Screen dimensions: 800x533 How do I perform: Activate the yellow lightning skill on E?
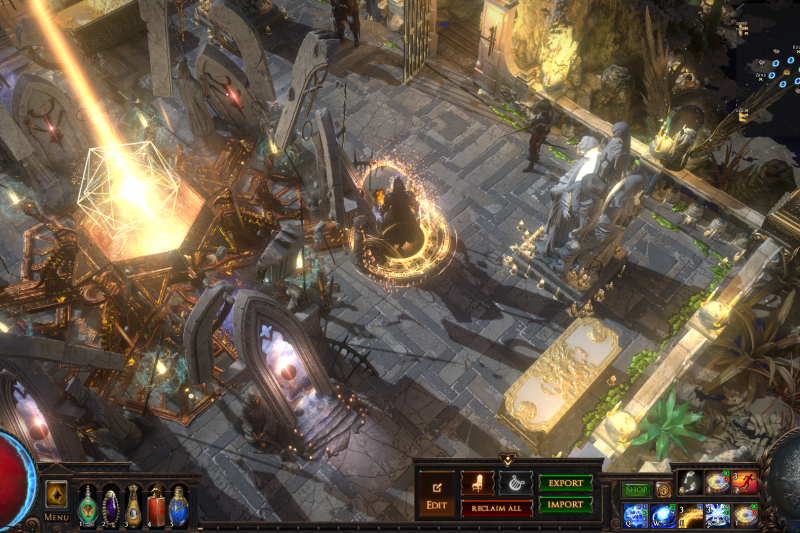[690, 515]
